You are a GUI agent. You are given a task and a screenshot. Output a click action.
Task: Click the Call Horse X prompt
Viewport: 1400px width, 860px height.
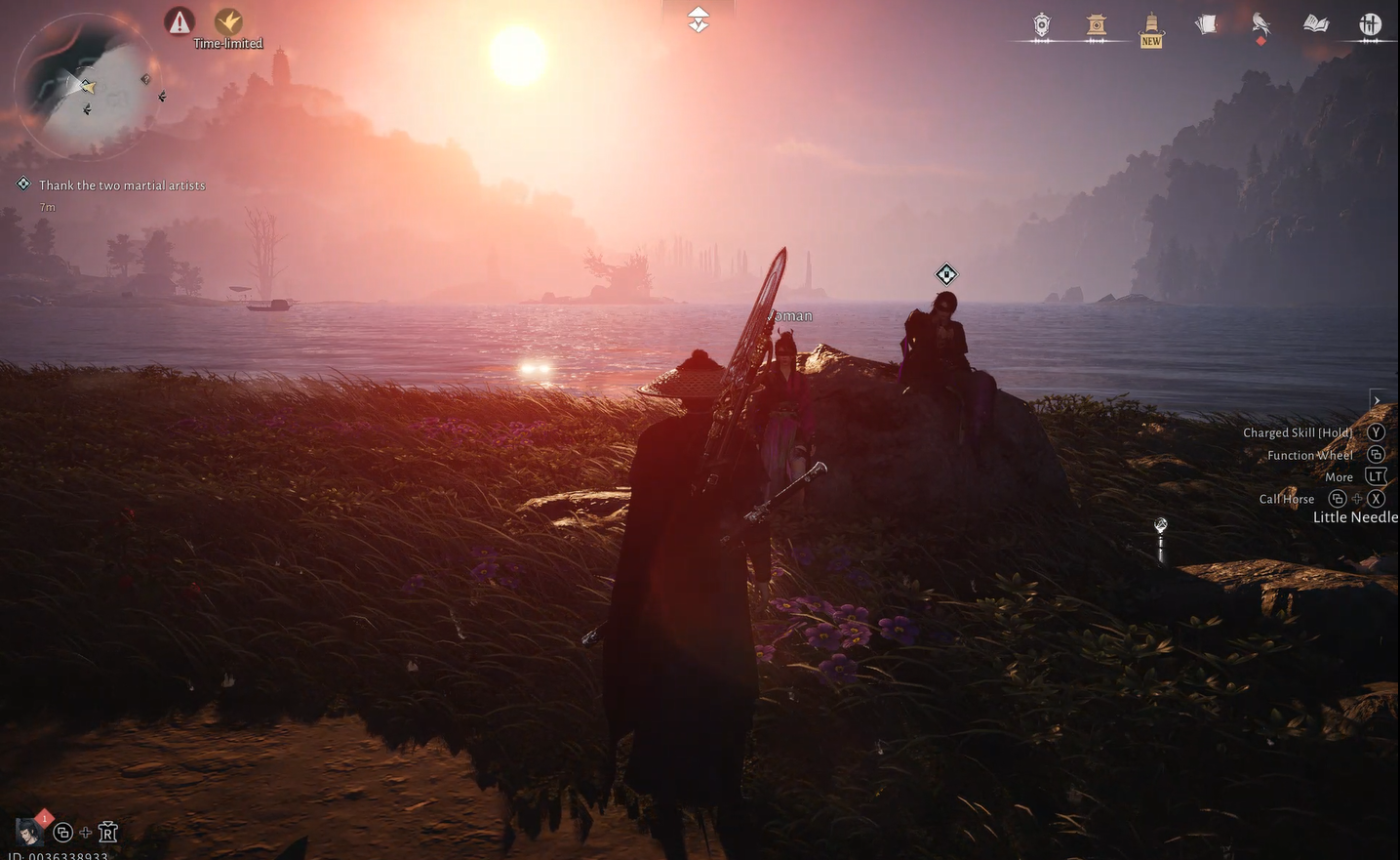1376,498
